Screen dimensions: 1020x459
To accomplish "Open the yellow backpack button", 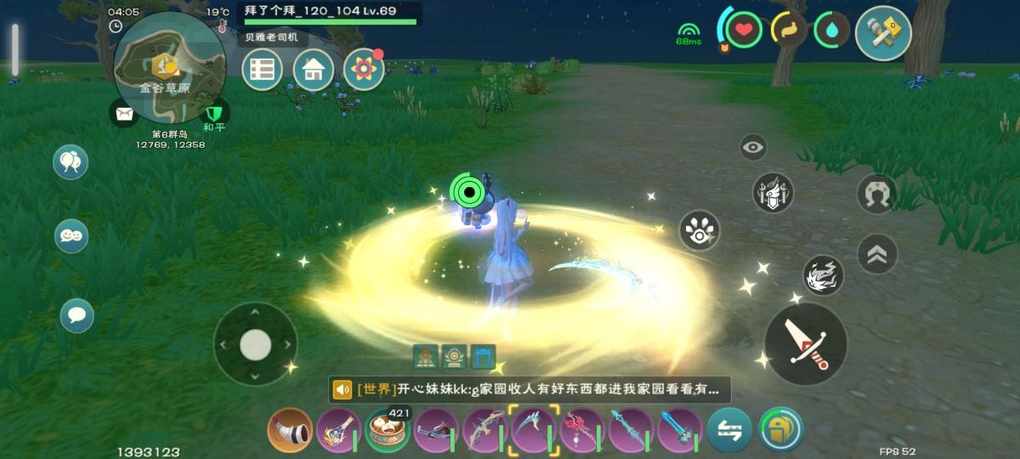I will [x=781, y=430].
